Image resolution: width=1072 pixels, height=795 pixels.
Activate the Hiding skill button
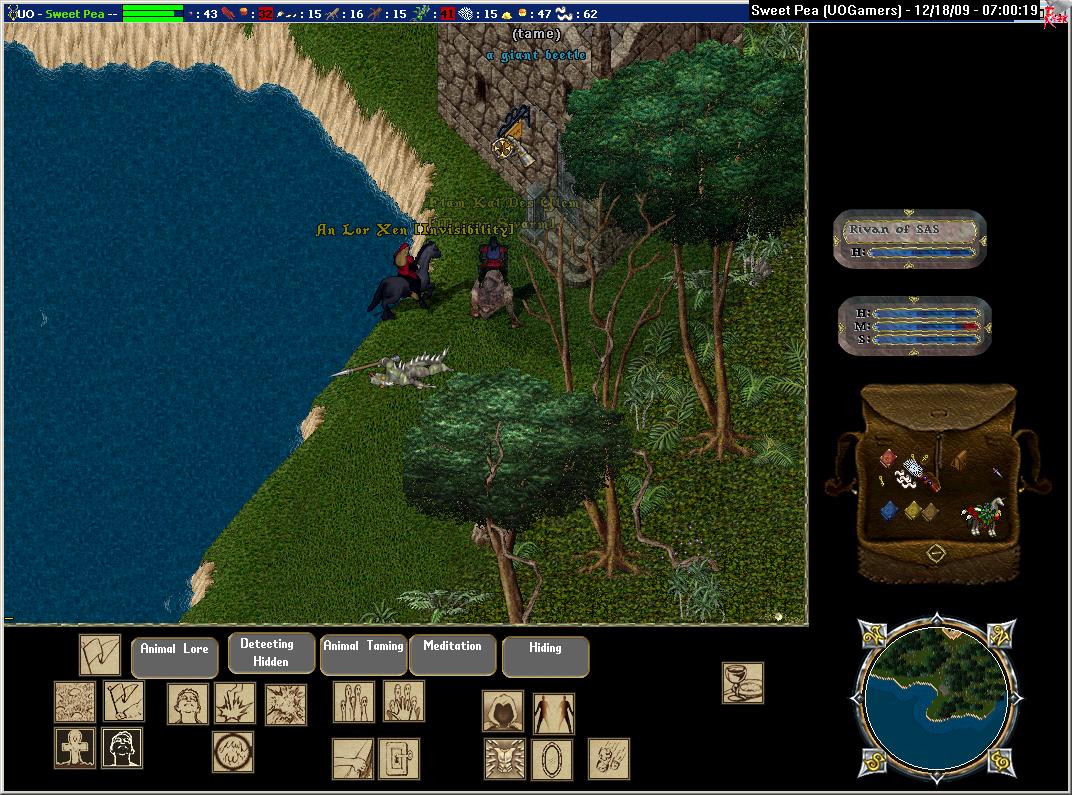[545, 656]
